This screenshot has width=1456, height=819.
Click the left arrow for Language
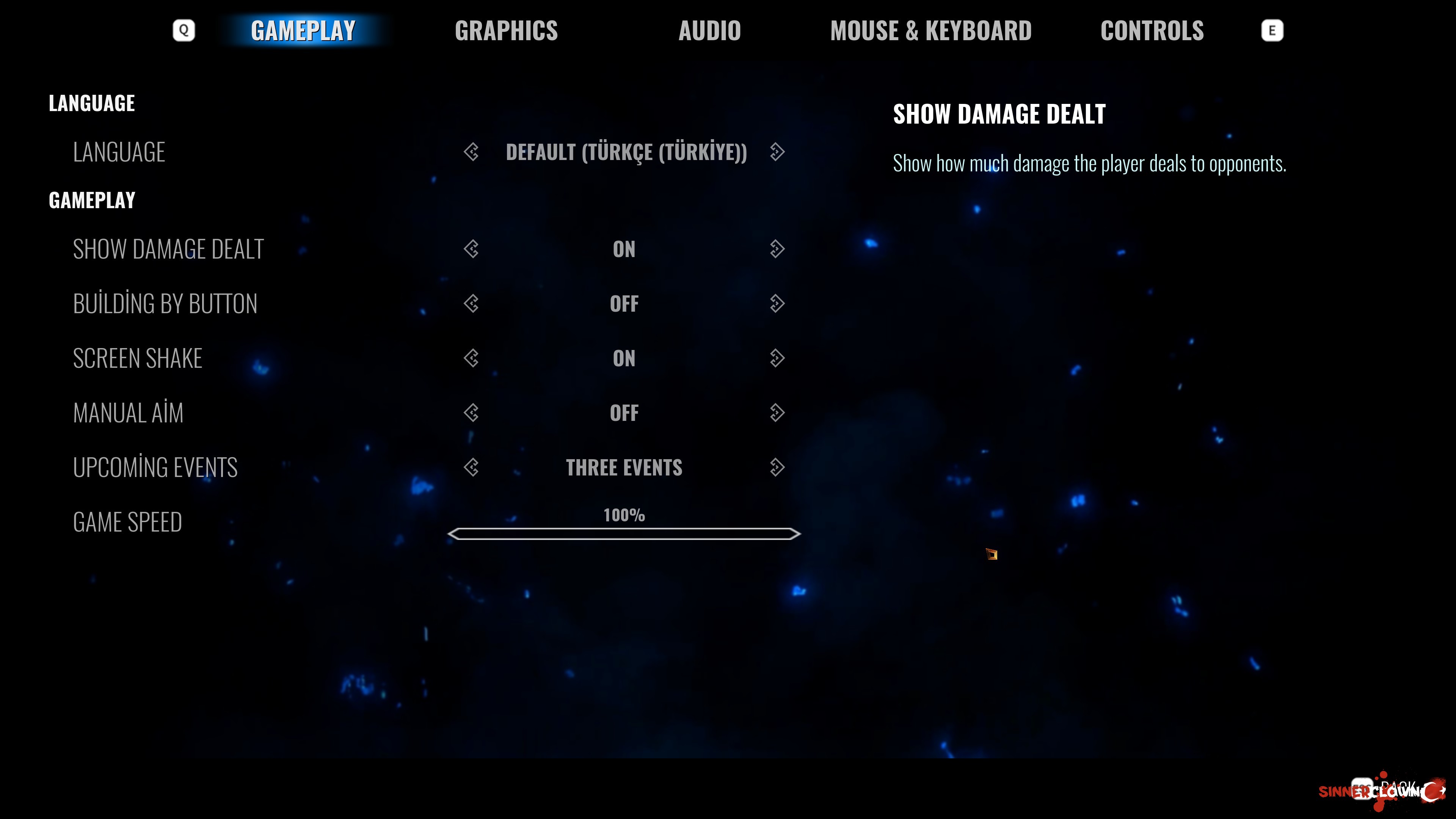[x=471, y=152]
